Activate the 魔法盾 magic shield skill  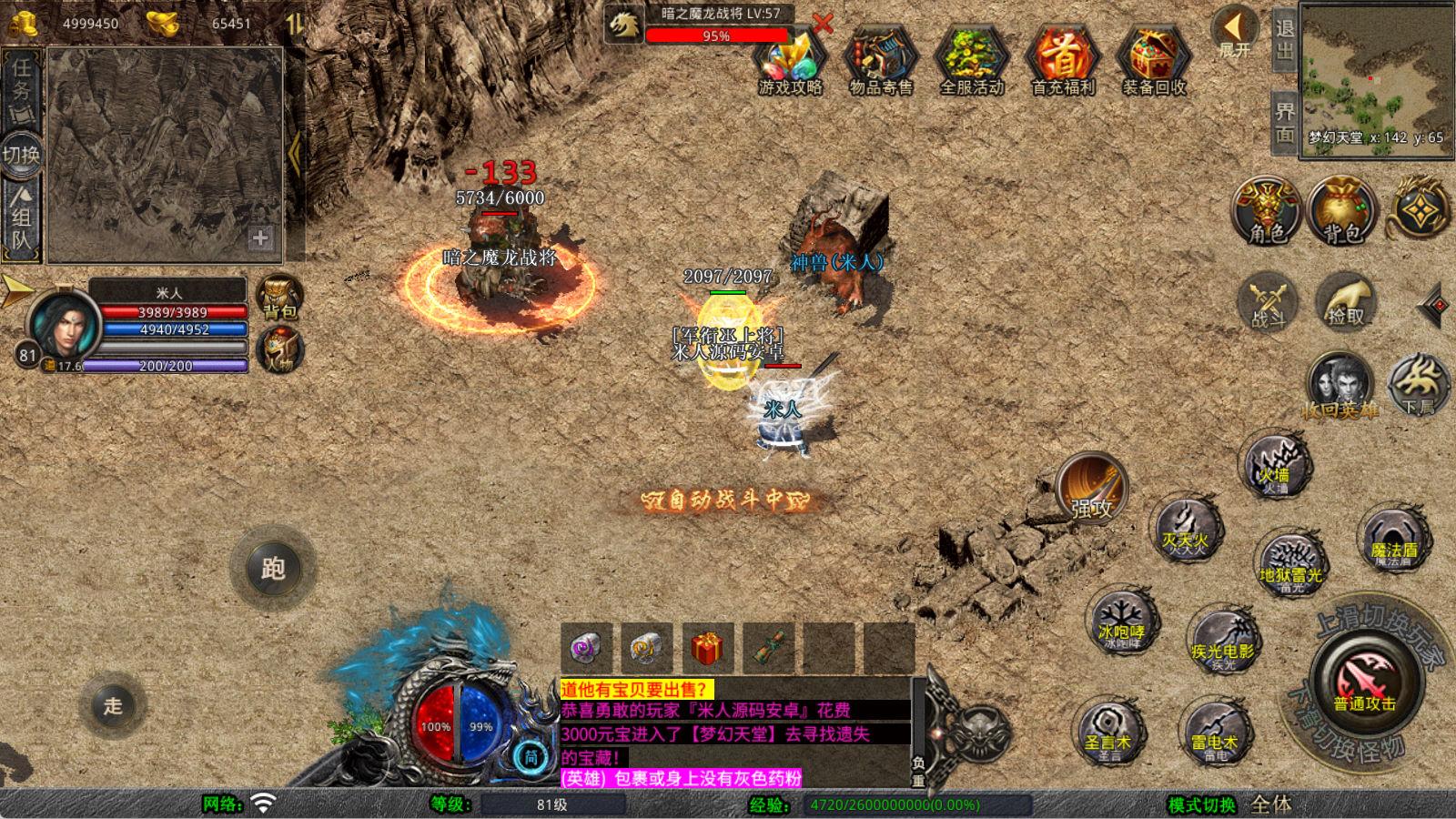point(1393,541)
